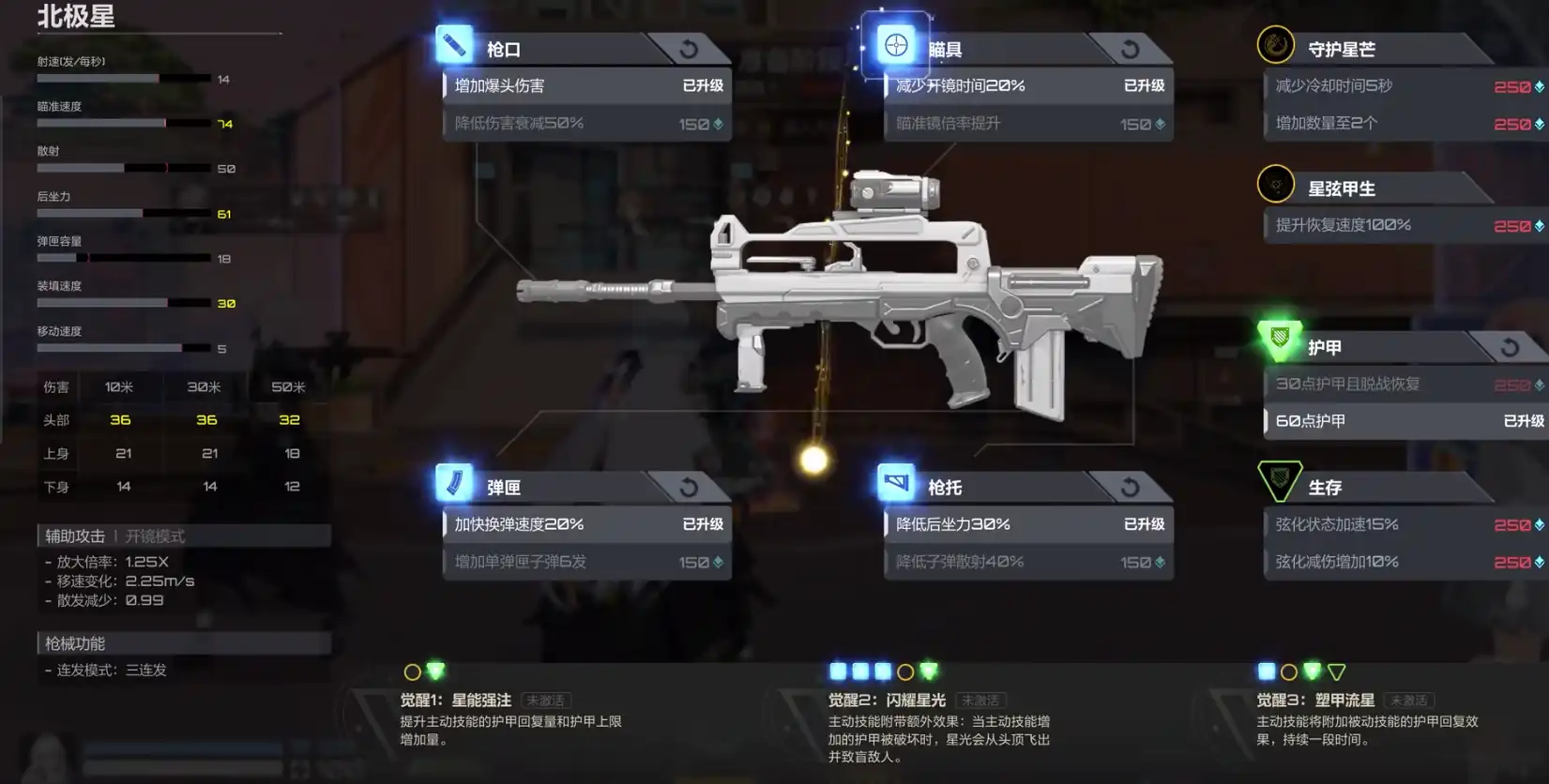This screenshot has height=784, width=1549.
Task: Reset the 枪口 muzzle upgrades
Action: click(x=689, y=49)
